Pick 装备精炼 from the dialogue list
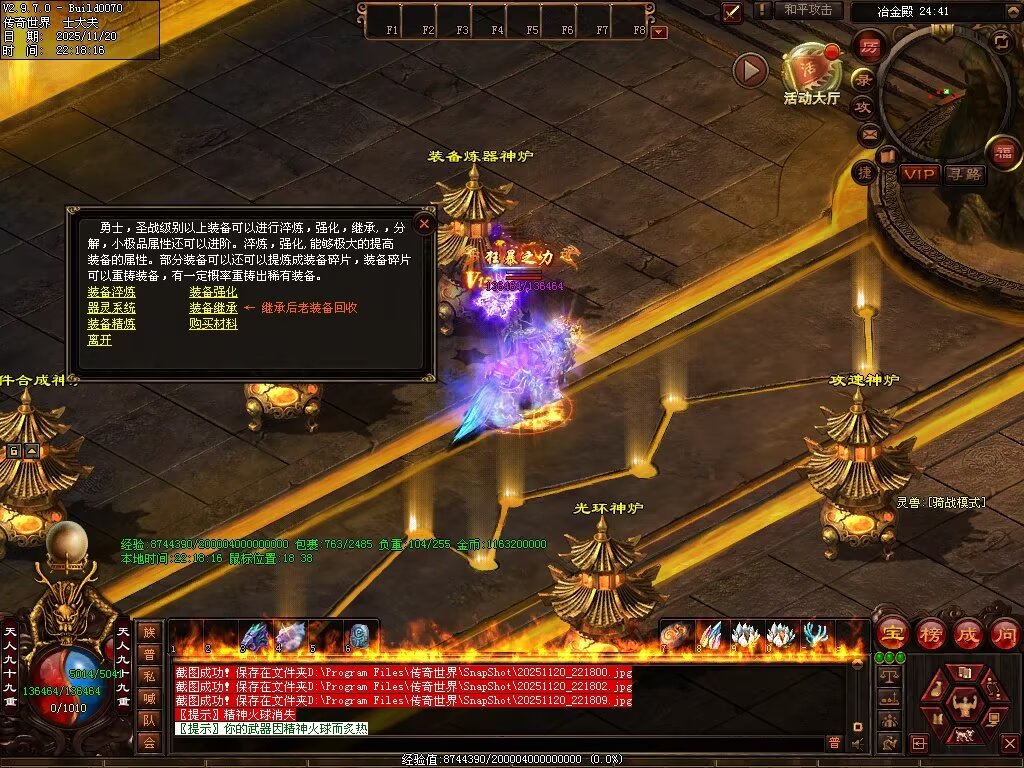Image resolution: width=1024 pixels, height=768 pixels. pos(111,324)
